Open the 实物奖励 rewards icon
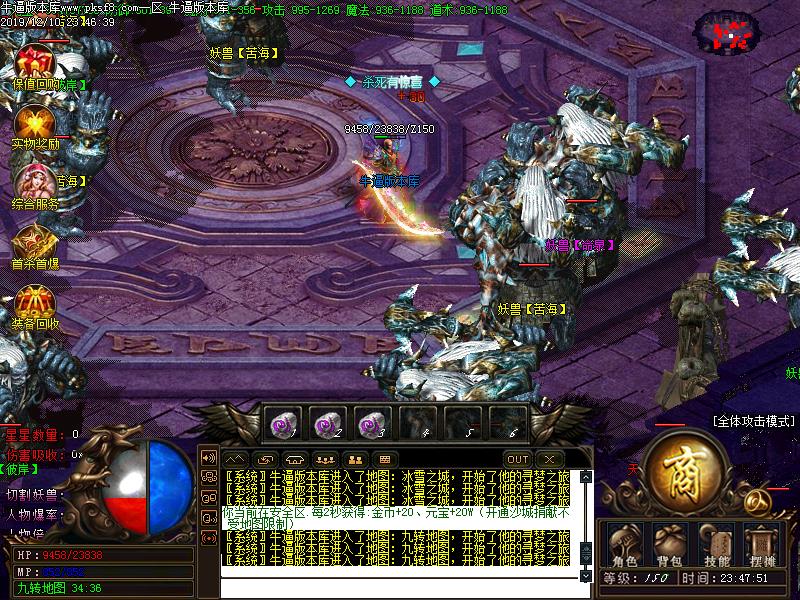800x600 pixels. [x=36, y=124]
